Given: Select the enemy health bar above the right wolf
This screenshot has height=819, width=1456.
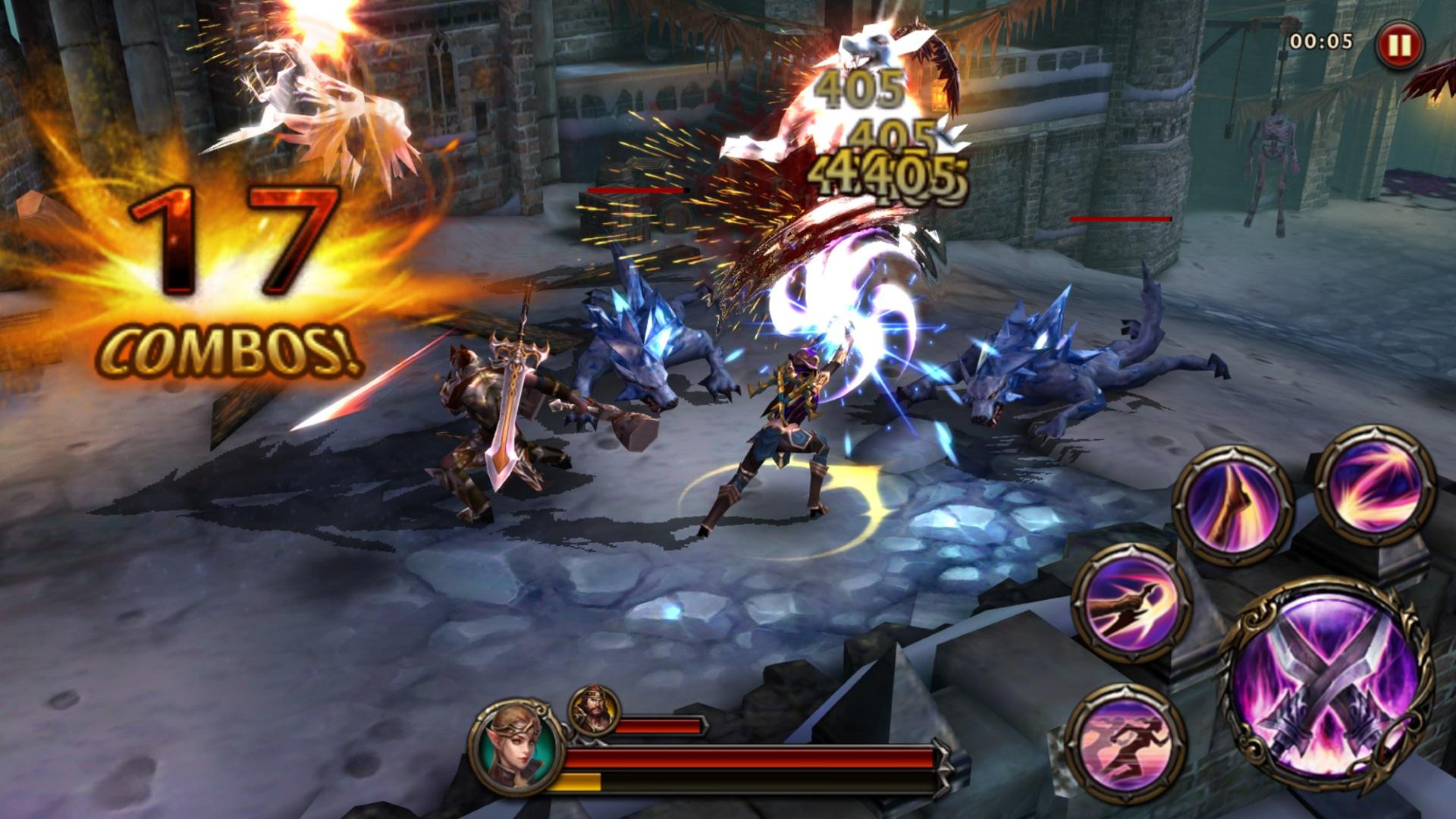Looking at the screenshot, I should coord(1119,220).
